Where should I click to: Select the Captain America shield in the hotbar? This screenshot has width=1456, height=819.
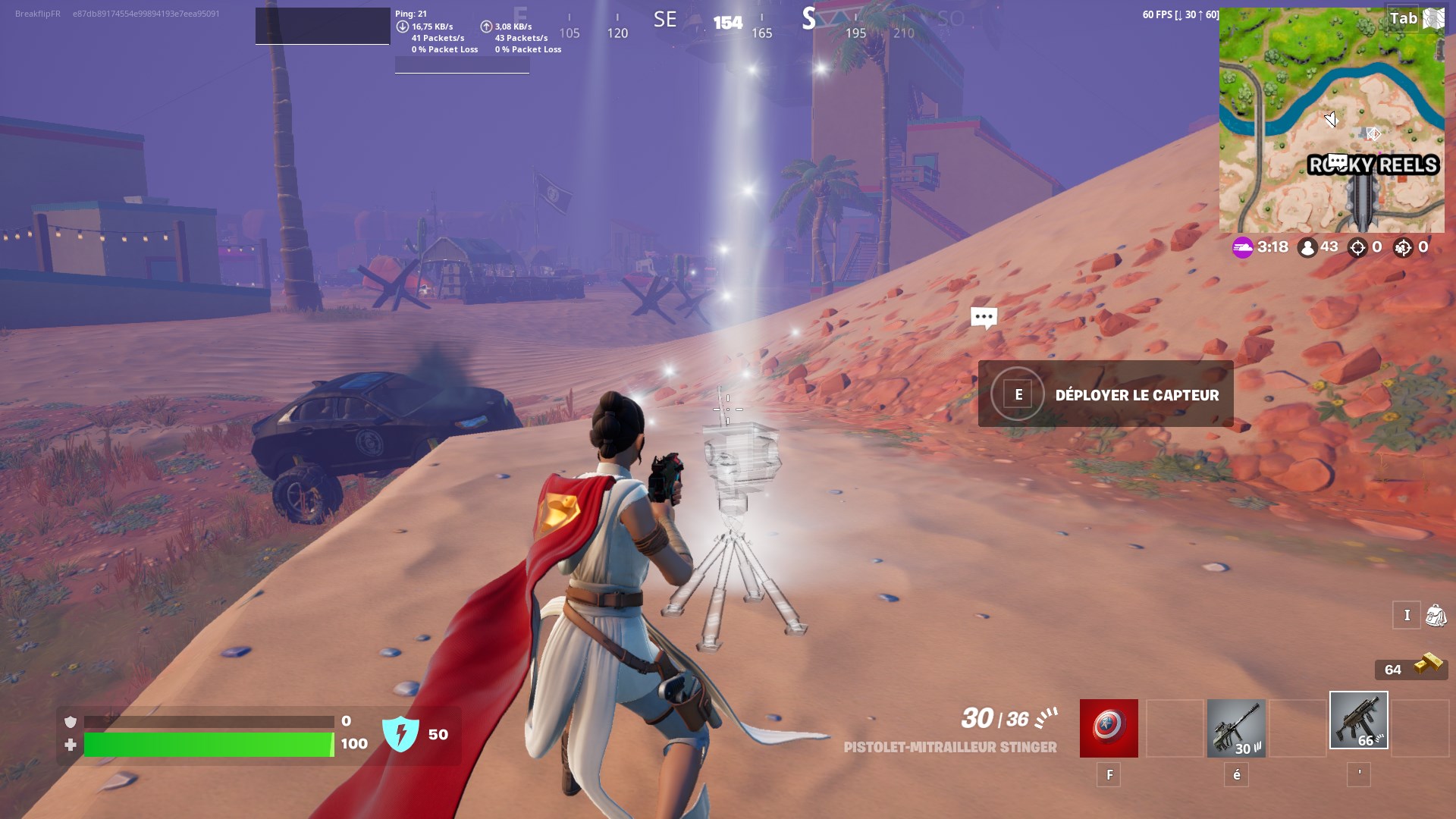(x=1108, y=727)
